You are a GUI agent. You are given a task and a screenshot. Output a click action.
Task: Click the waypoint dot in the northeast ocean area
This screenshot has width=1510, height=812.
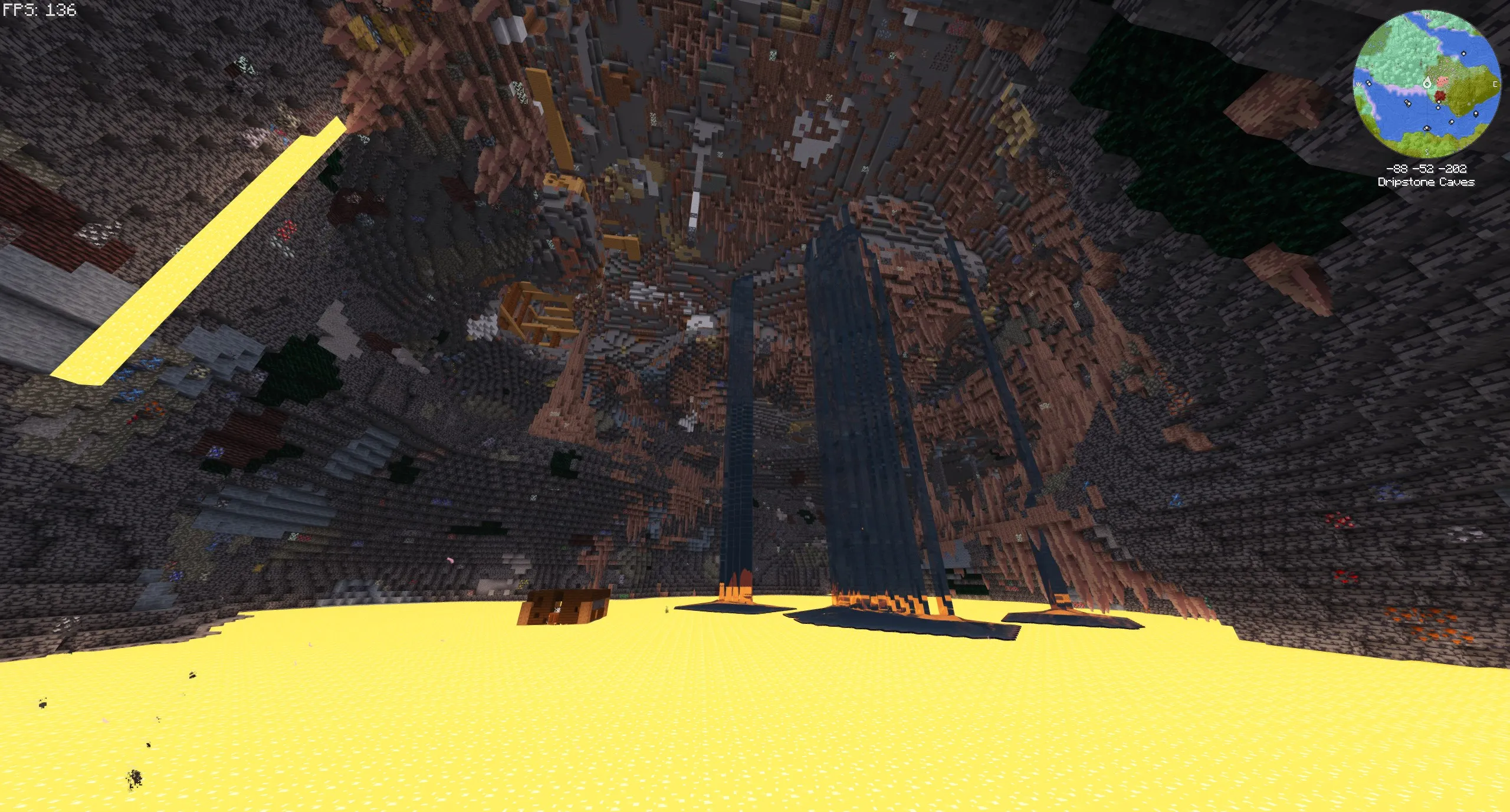tap(1463, 54)
